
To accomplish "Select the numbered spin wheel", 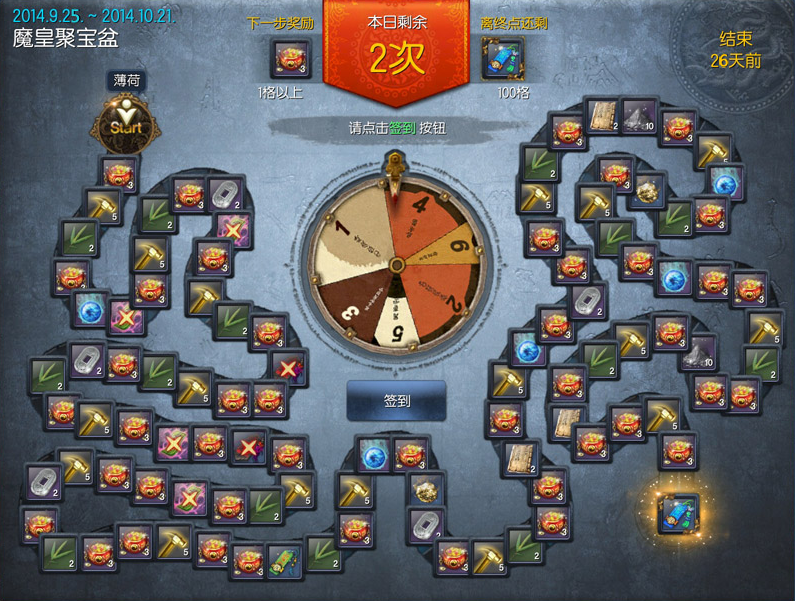I will pos(396,264).
